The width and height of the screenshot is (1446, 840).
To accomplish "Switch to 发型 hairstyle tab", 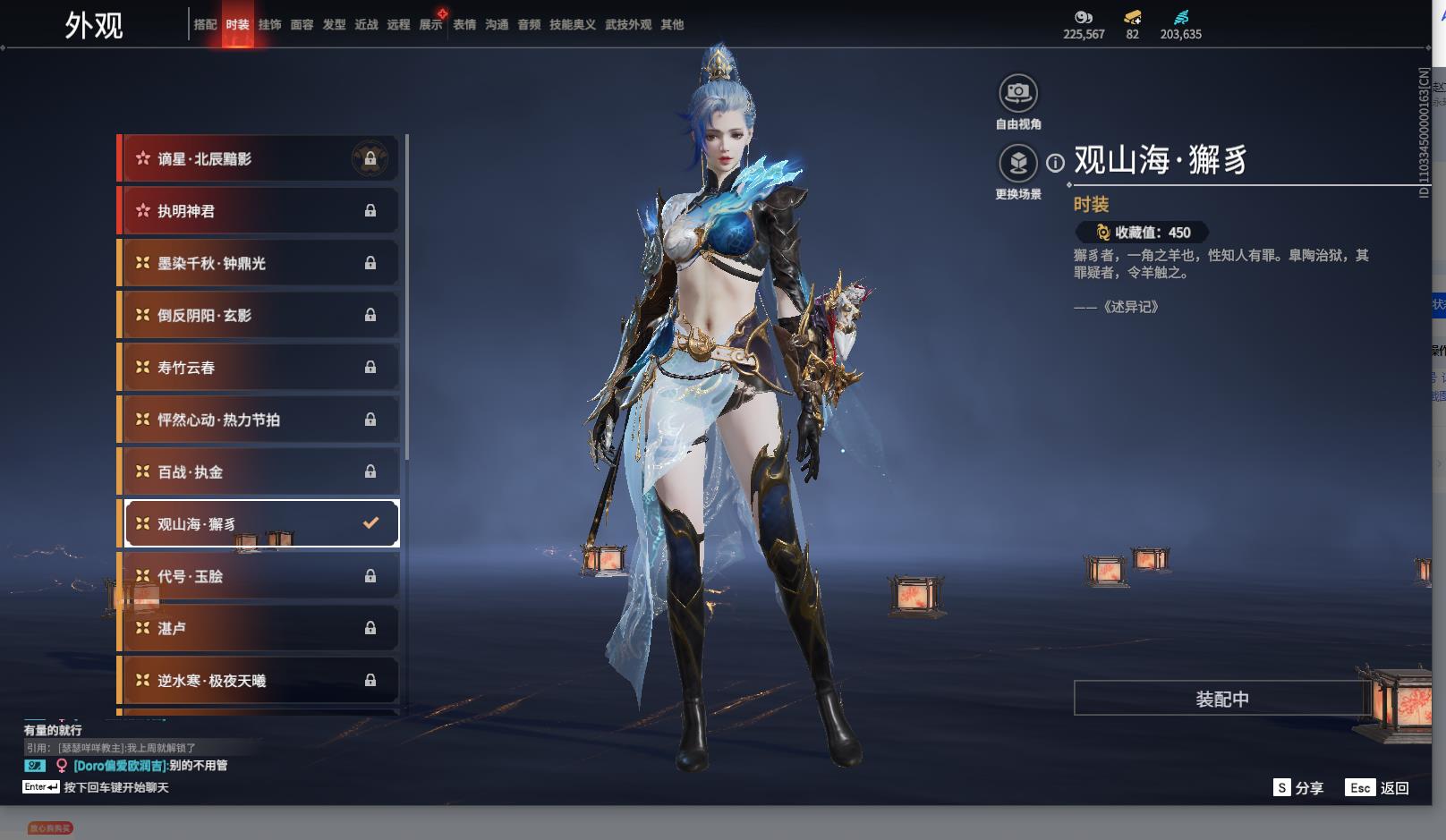I will 334,25.
